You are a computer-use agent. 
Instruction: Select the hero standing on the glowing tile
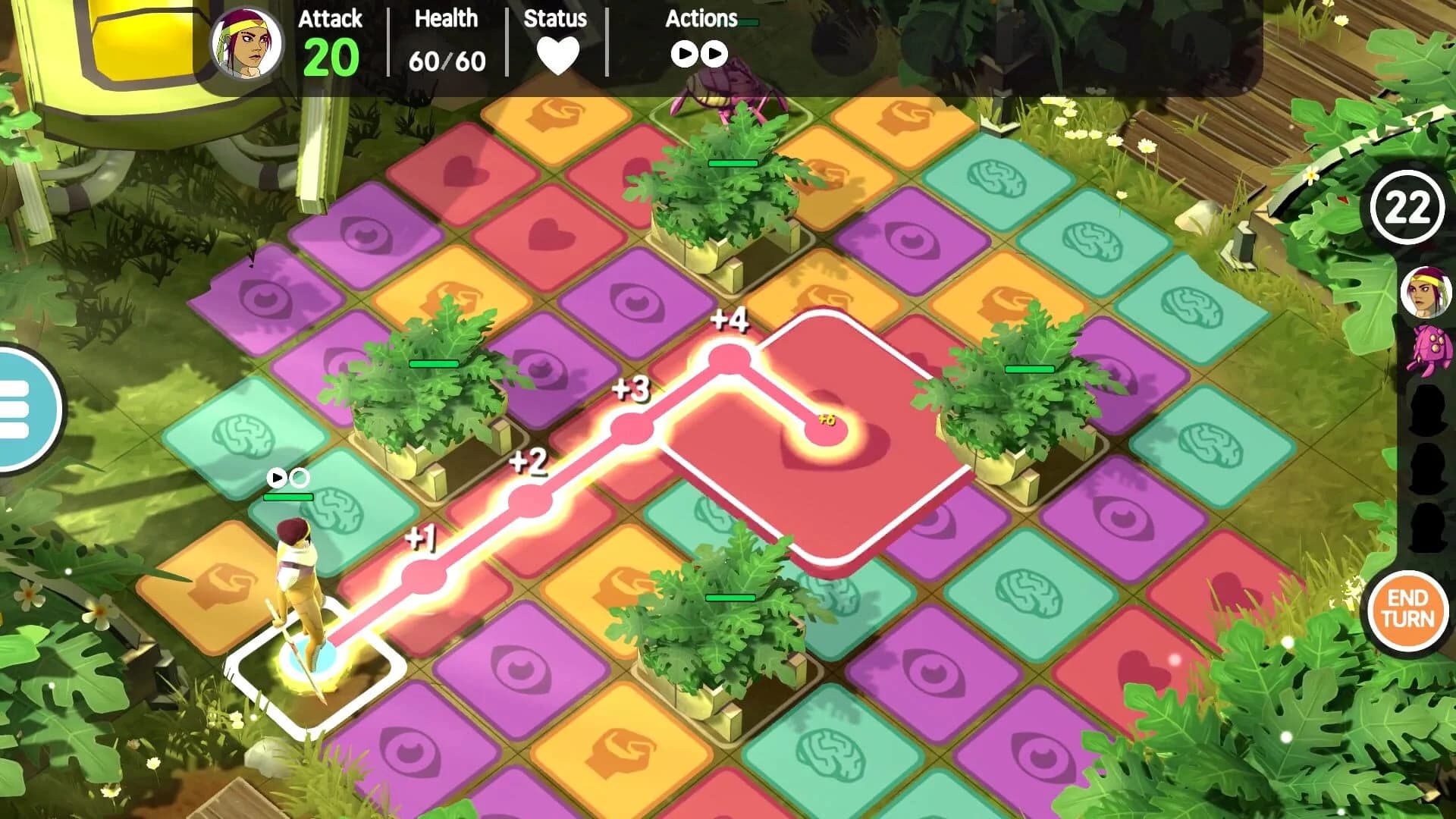(x=303, y=599)
